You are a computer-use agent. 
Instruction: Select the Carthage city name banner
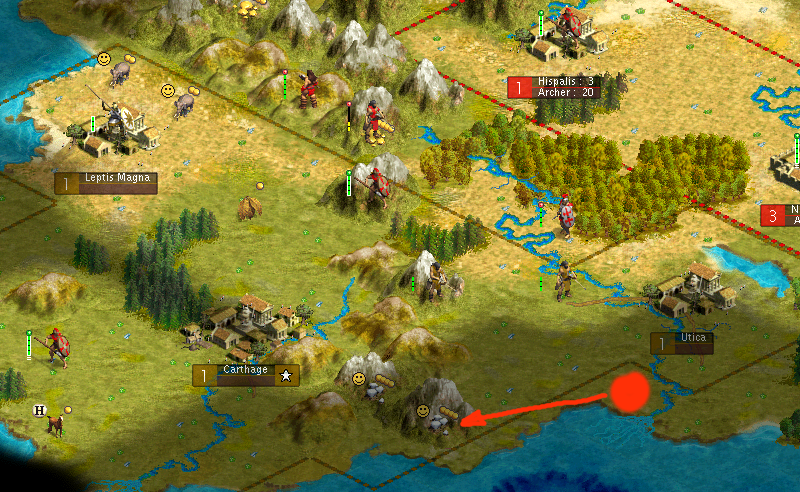246,375
